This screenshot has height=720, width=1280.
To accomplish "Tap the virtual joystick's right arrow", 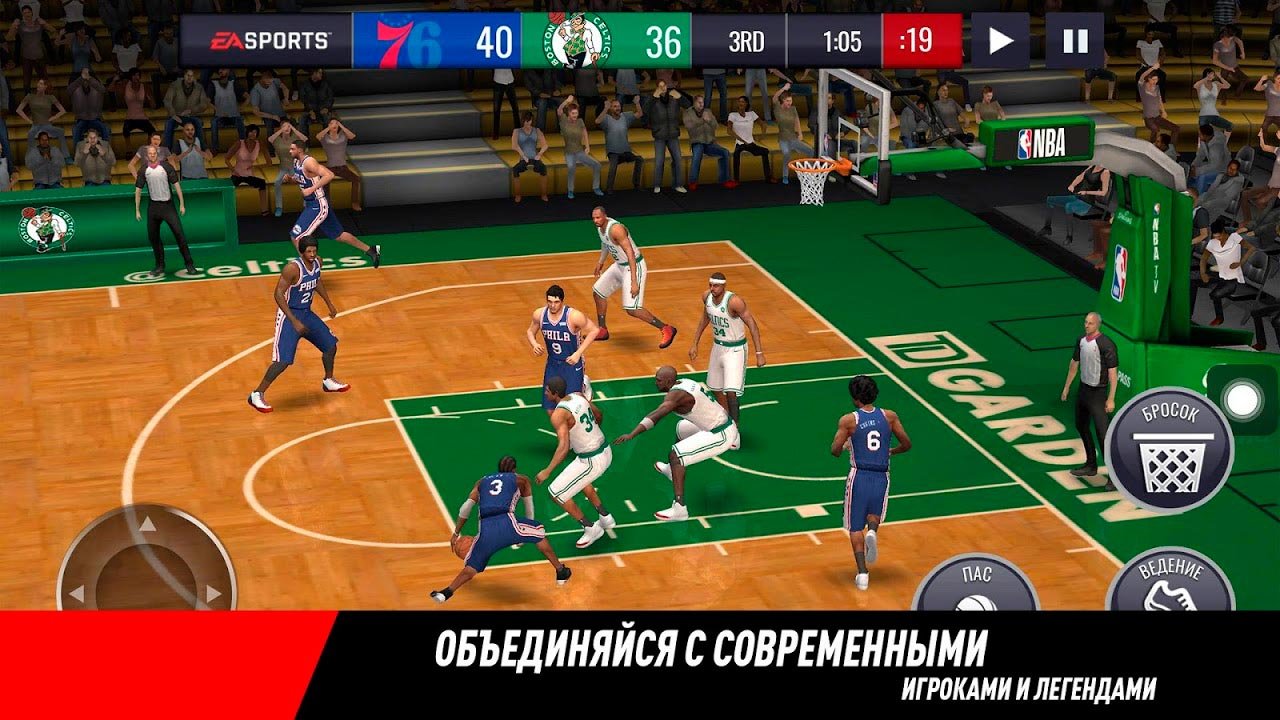I will click(212, 593).
